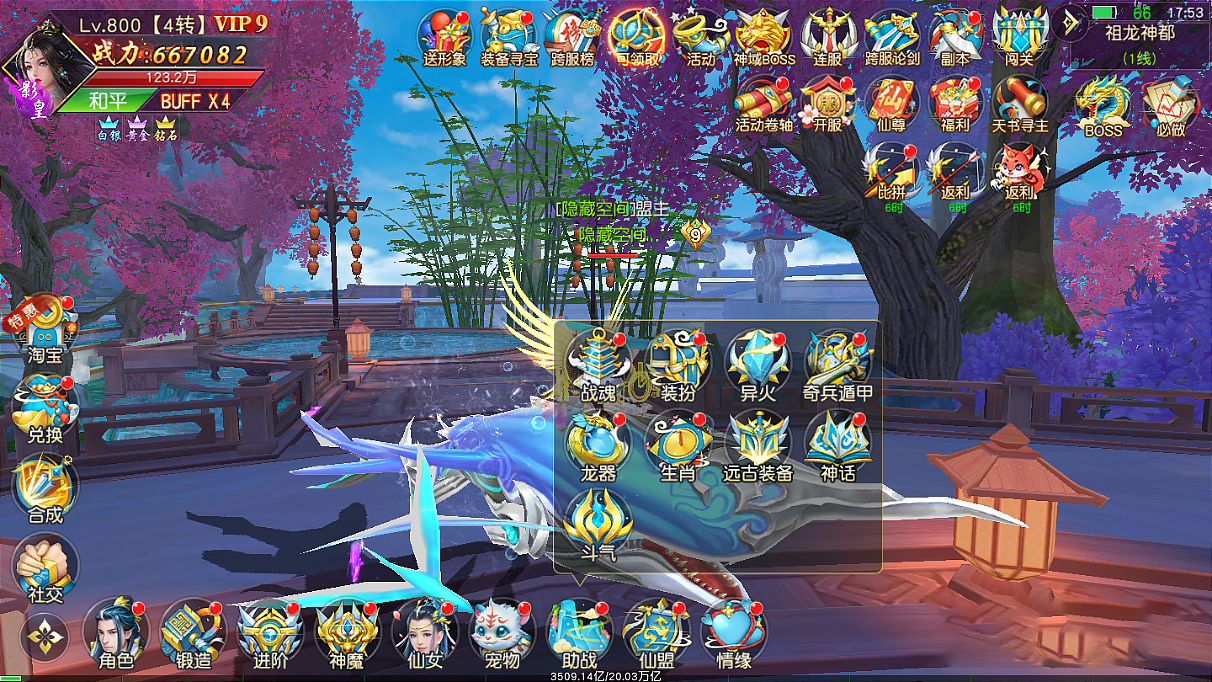The image size is (1212, 682).
Task: Open the 锻造 forging menu
Action: 193,630
